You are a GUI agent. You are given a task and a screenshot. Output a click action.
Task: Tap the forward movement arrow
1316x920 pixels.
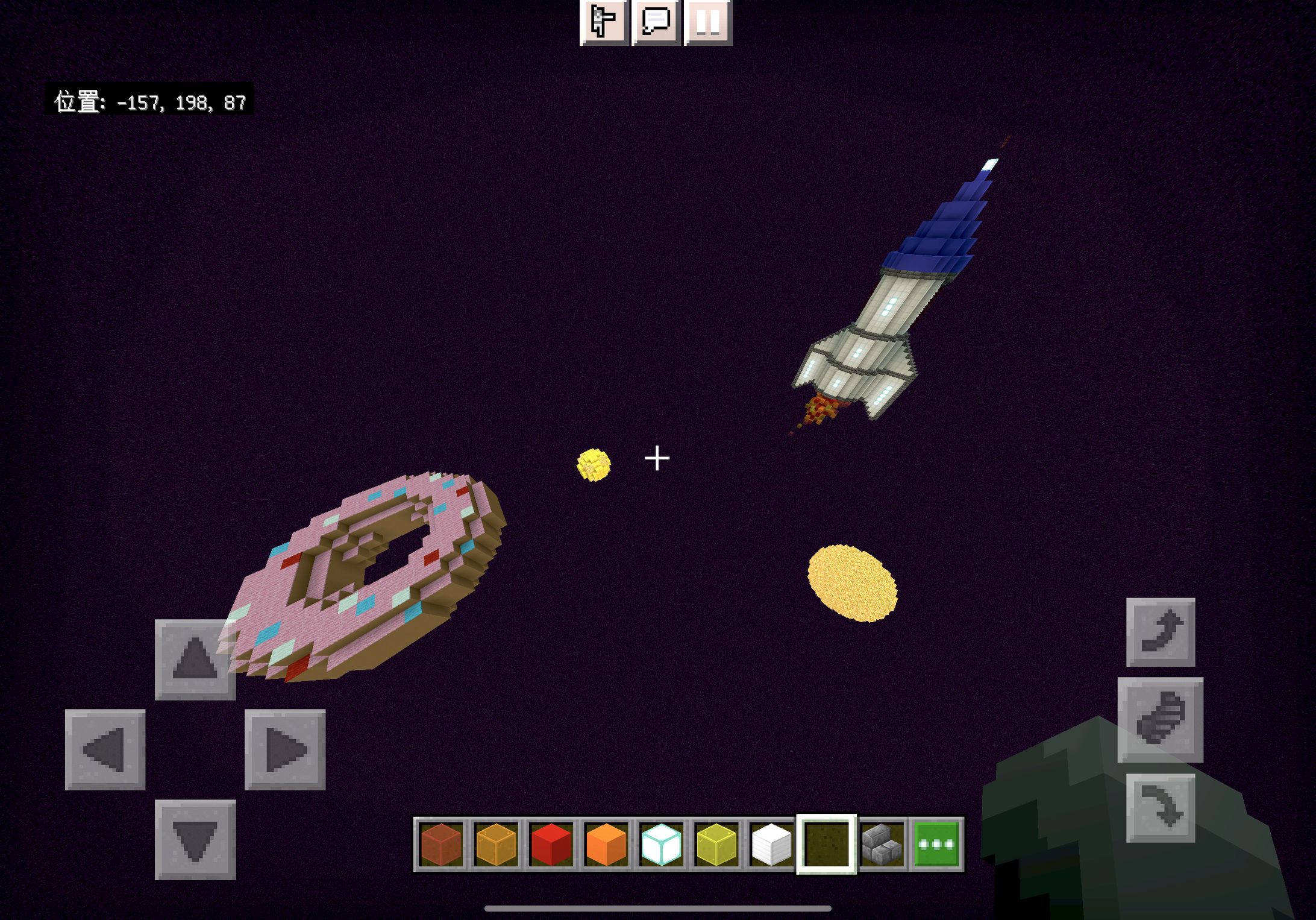pos(195,660)
